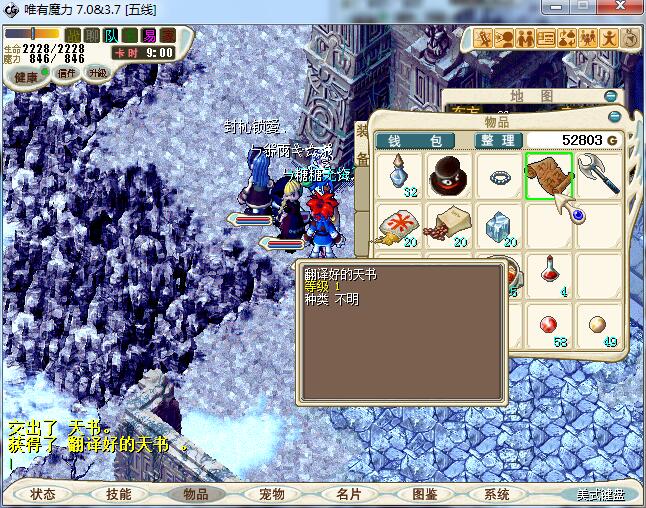Viewport: 646px width, 508px height.
Task: Open the 图鉴 album menu
Action: pyautogui.click(x=424, y=494)
